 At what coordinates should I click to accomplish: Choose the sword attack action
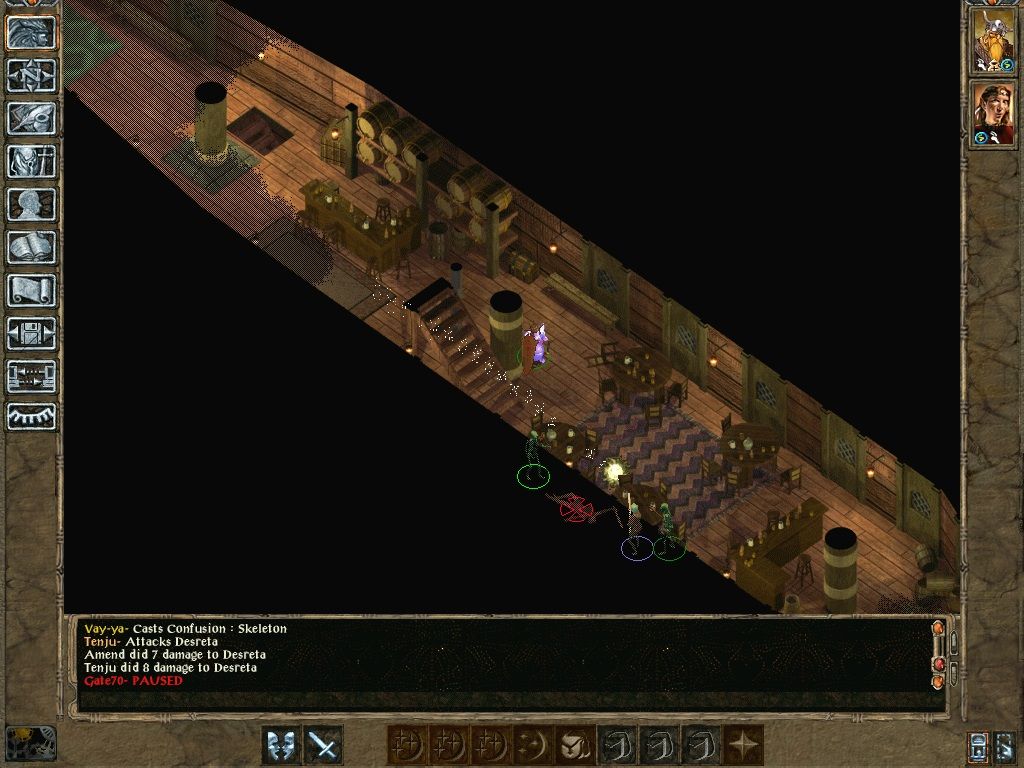click(x=323, y=745)
